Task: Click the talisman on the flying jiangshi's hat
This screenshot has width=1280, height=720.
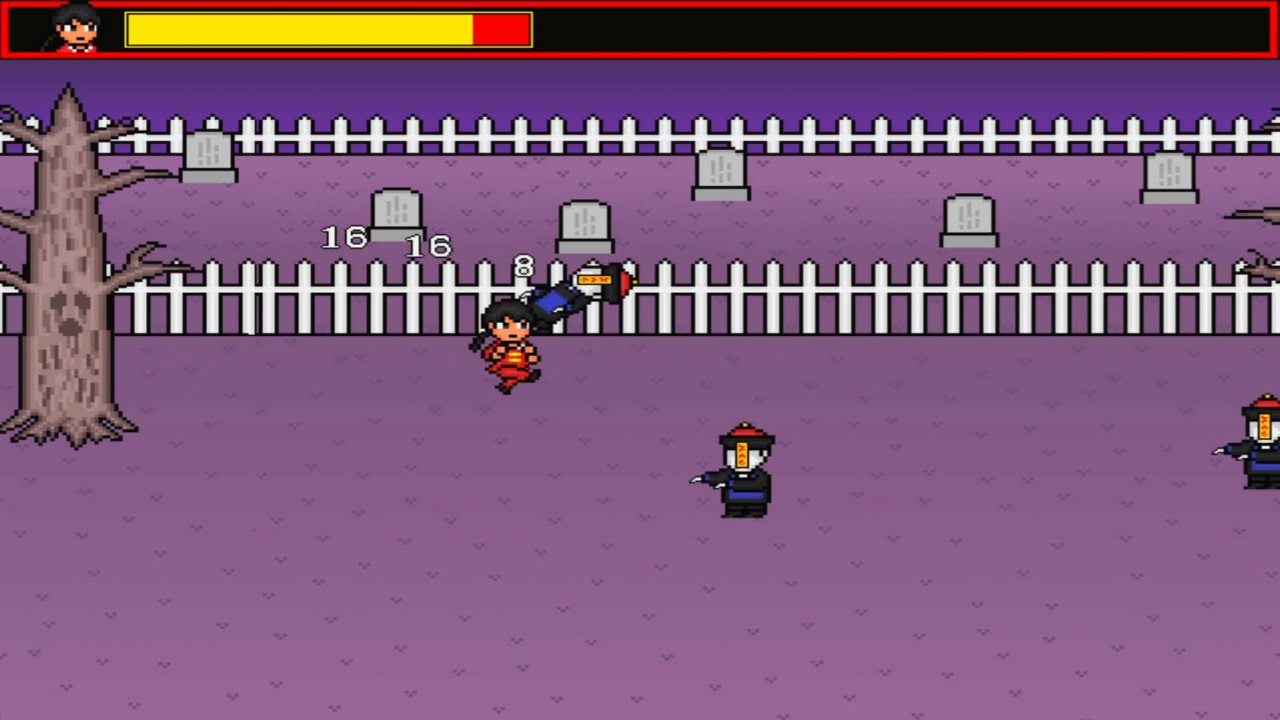Action: click(594, 279)
